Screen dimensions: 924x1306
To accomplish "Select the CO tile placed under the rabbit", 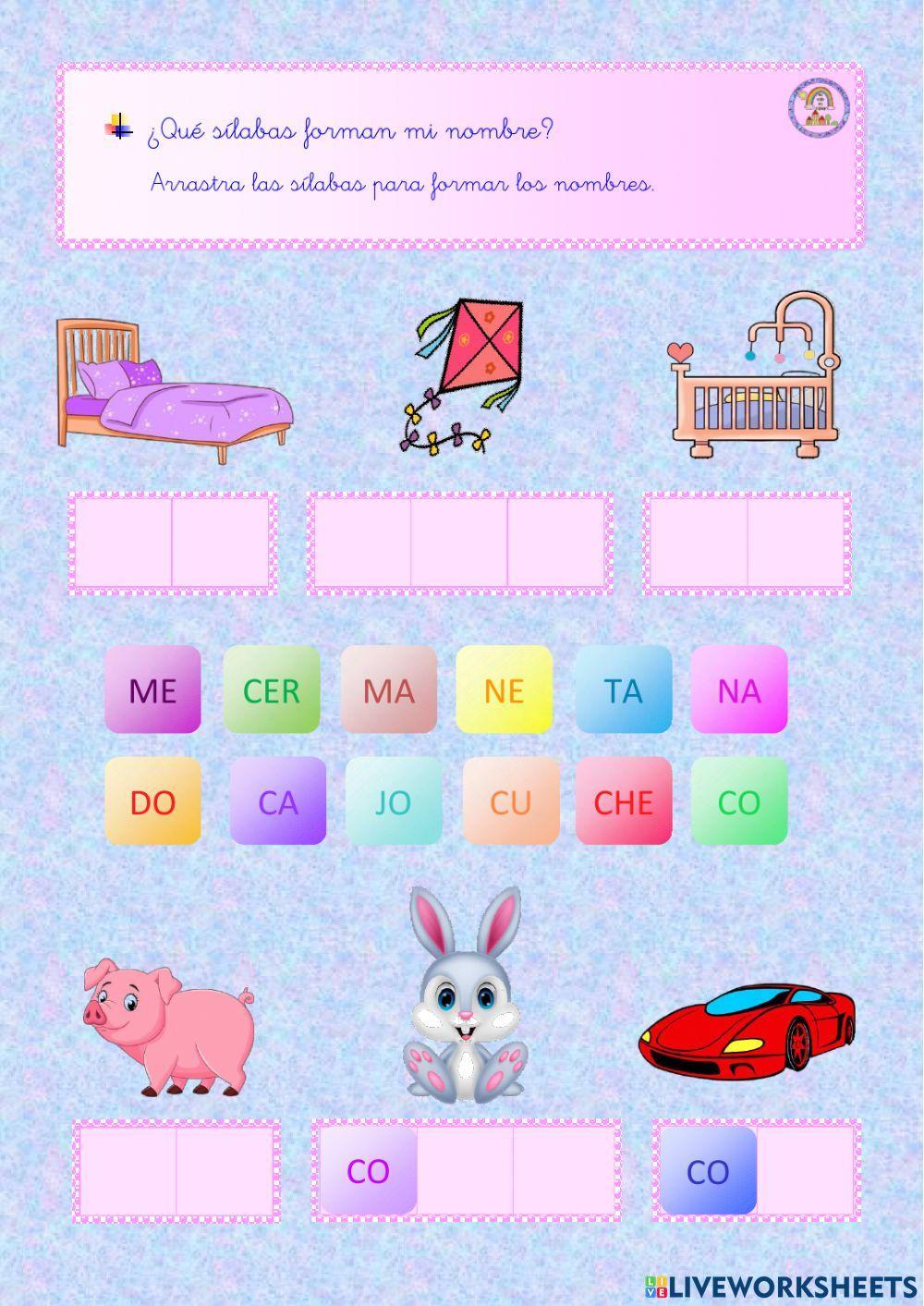I will click(369, 1171).
